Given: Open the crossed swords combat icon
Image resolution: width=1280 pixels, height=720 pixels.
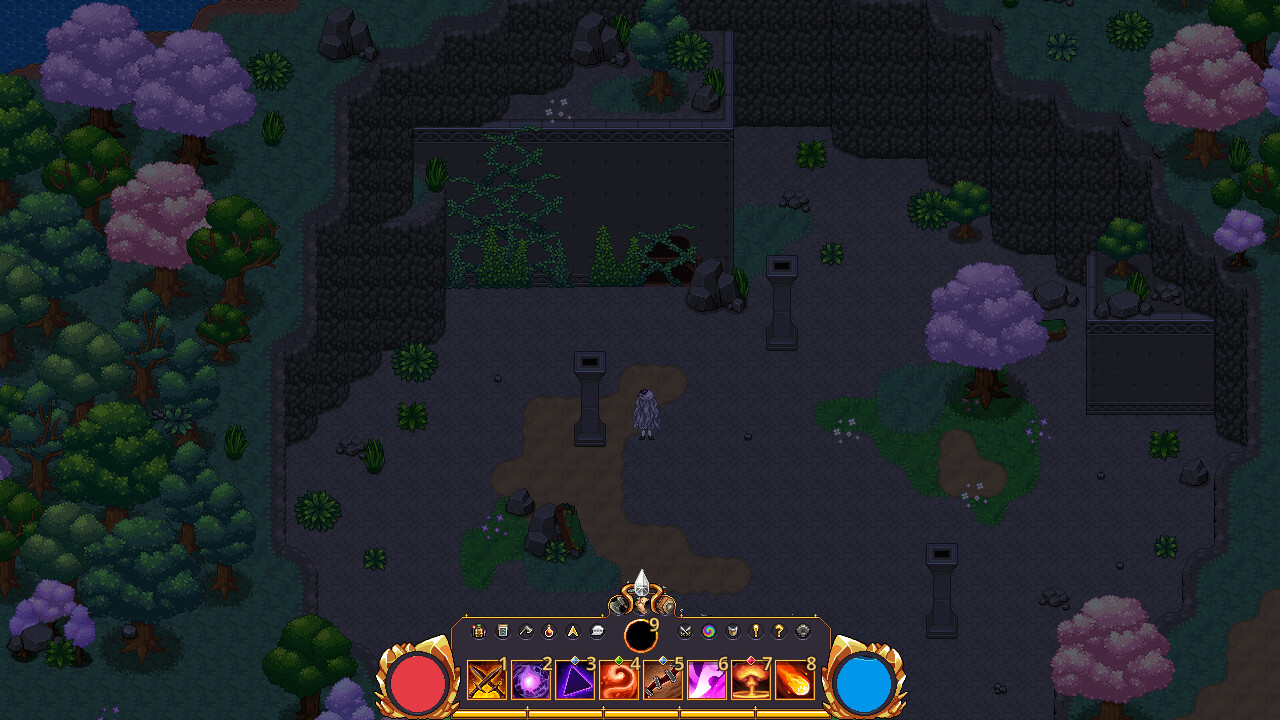Looking at the screenshot, I should 686,631.
